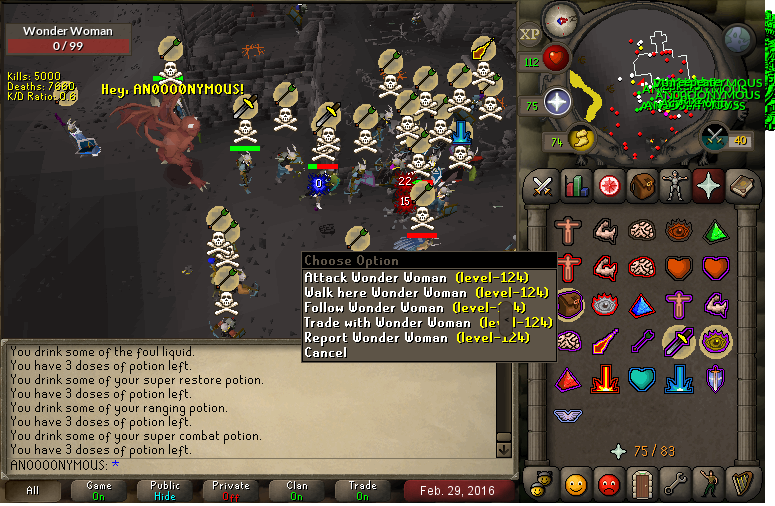Open the Logout door tab
This screenshot has width=775, height=506.
click(x=640, y=483)
